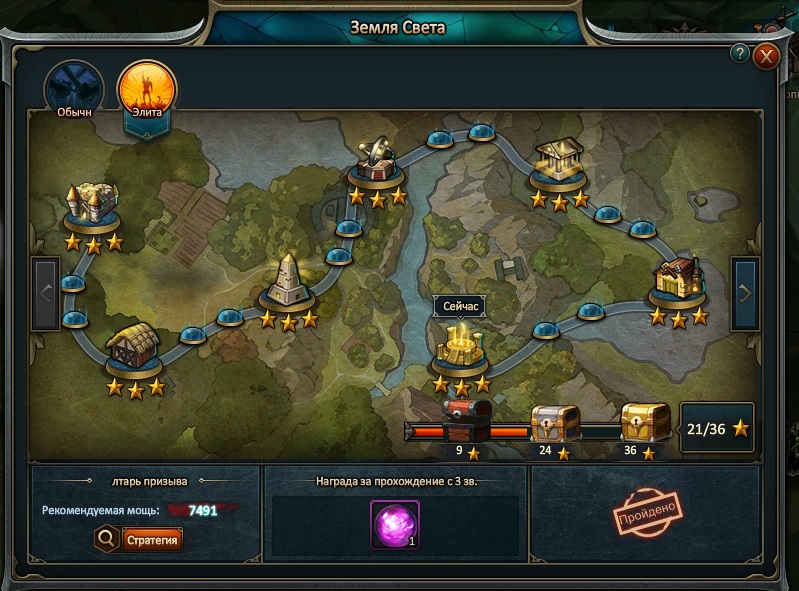Choose the golden columned temple stage
This screenshot has height=591, width=799.
(x=558, y=163)
